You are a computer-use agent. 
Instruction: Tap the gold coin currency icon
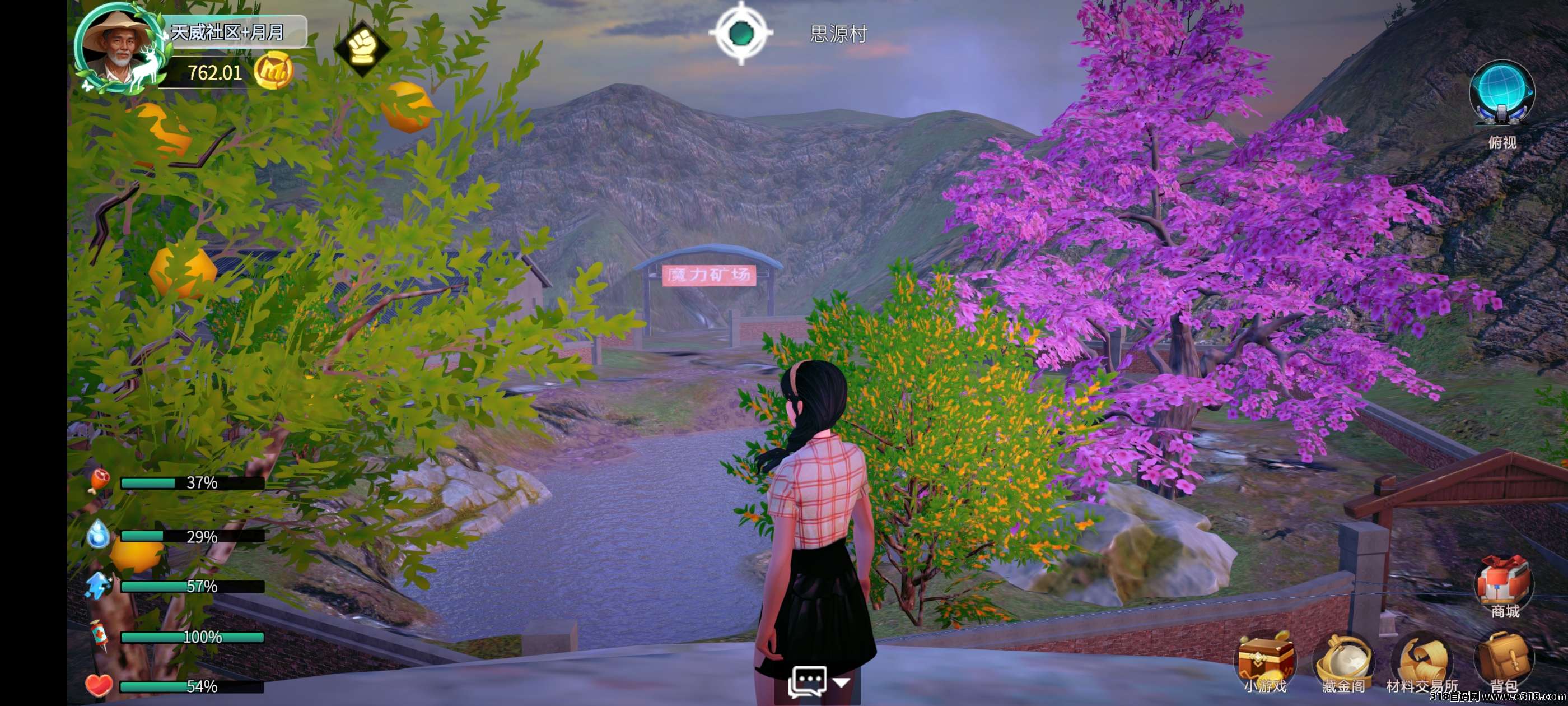[x=273, y=71]
